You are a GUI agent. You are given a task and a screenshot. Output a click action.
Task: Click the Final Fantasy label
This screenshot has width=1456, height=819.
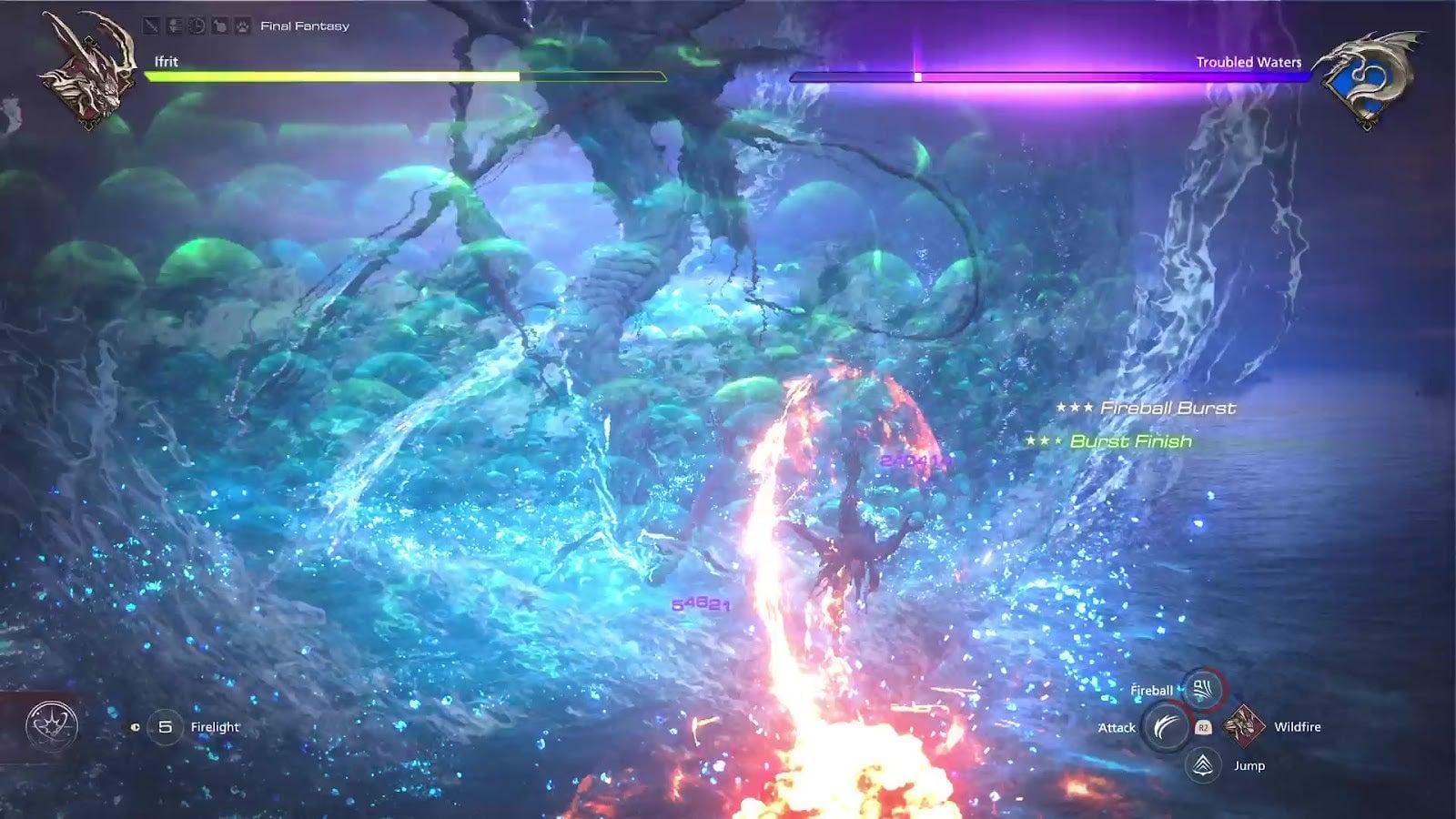tap(305, 25)
